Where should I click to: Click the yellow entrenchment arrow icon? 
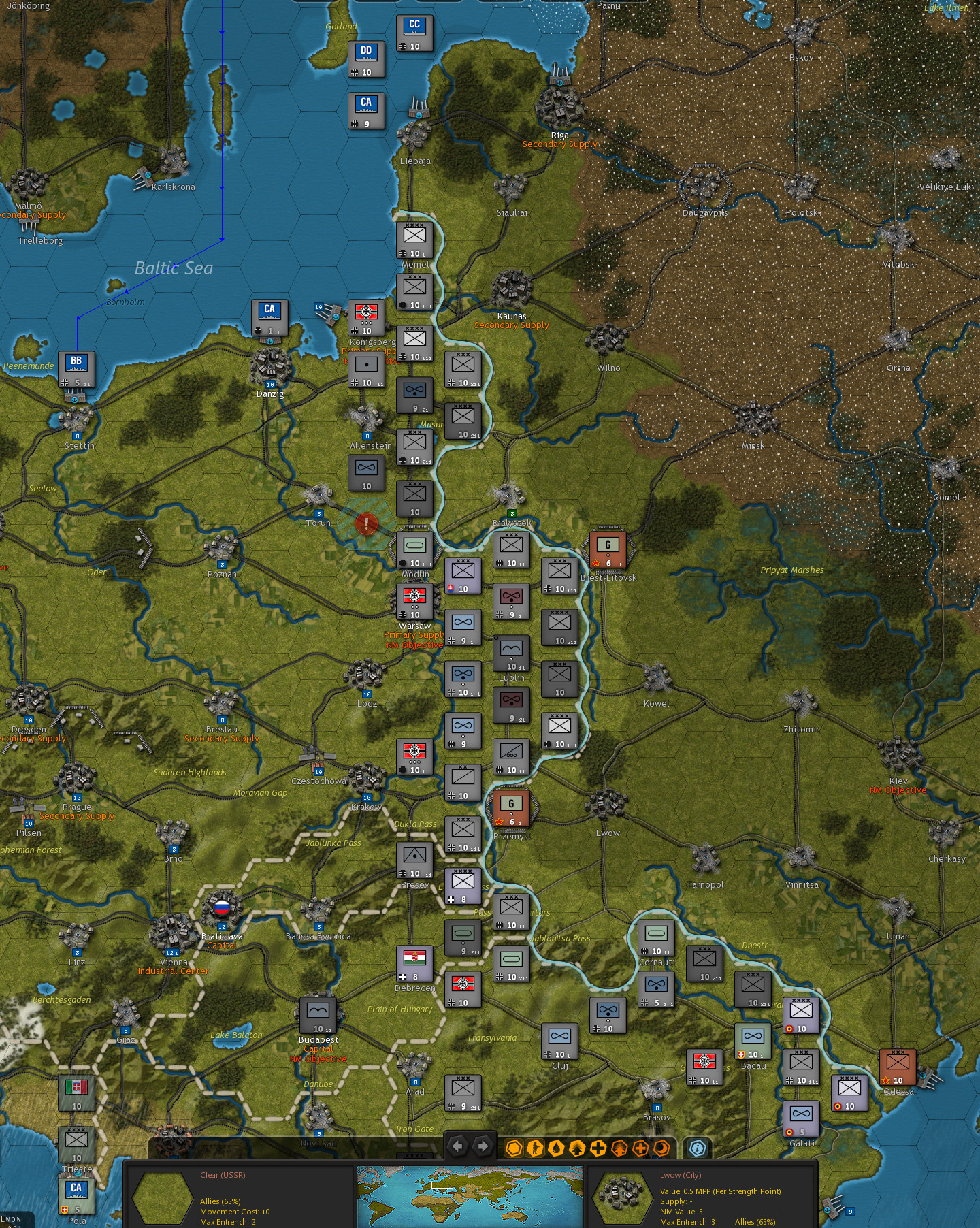577,1148
